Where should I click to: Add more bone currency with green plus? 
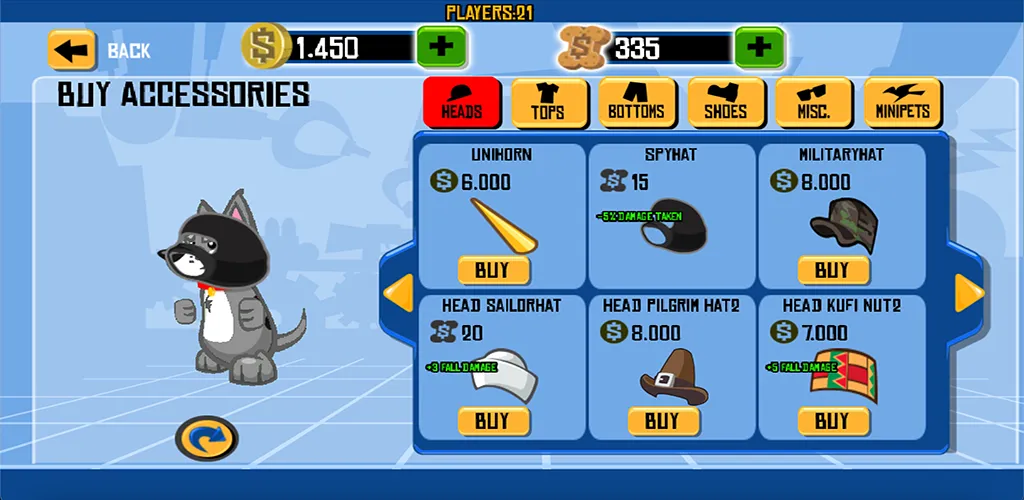(759, 47)
